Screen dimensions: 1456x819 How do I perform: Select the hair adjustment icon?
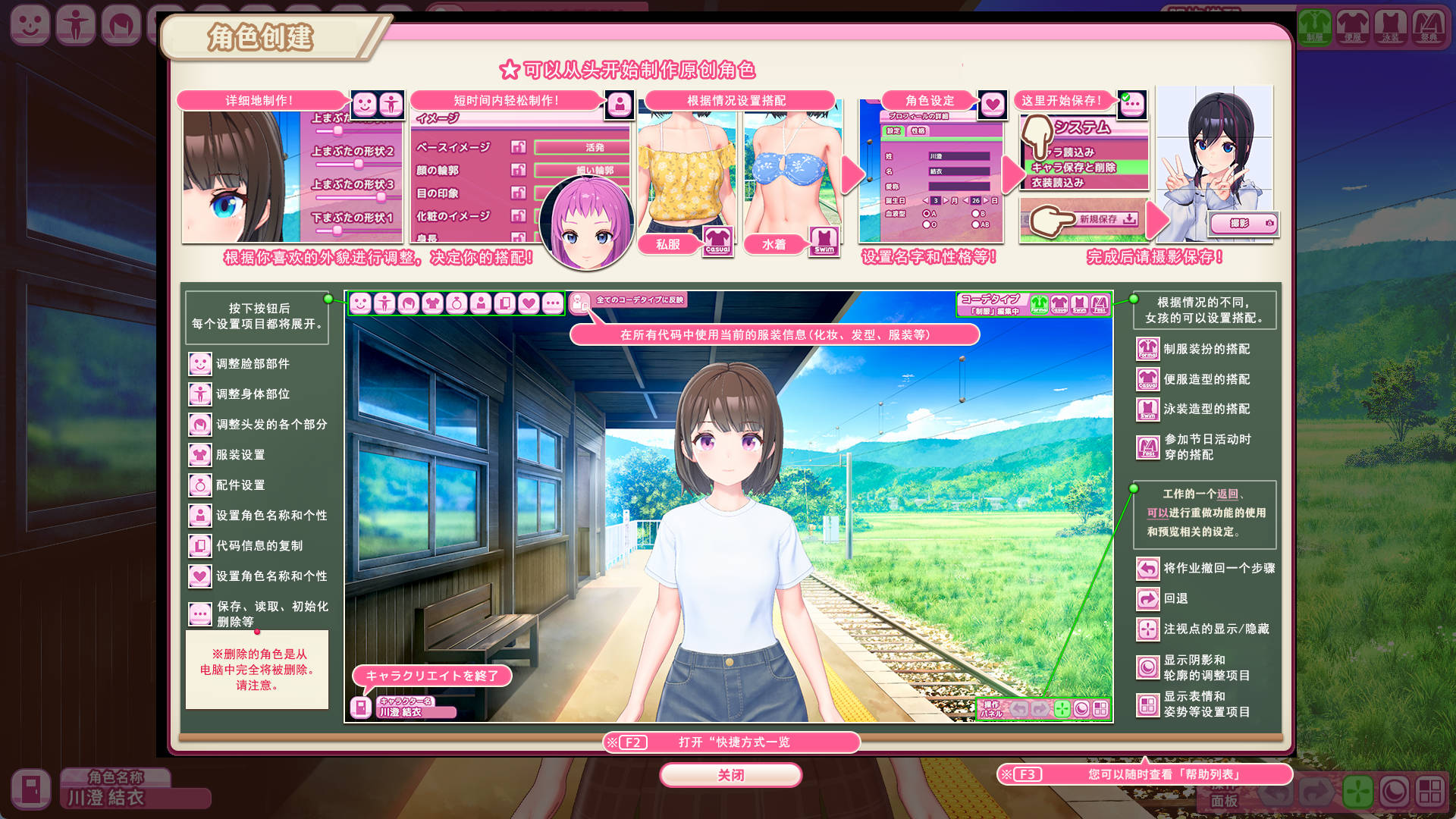pos(409,303)
